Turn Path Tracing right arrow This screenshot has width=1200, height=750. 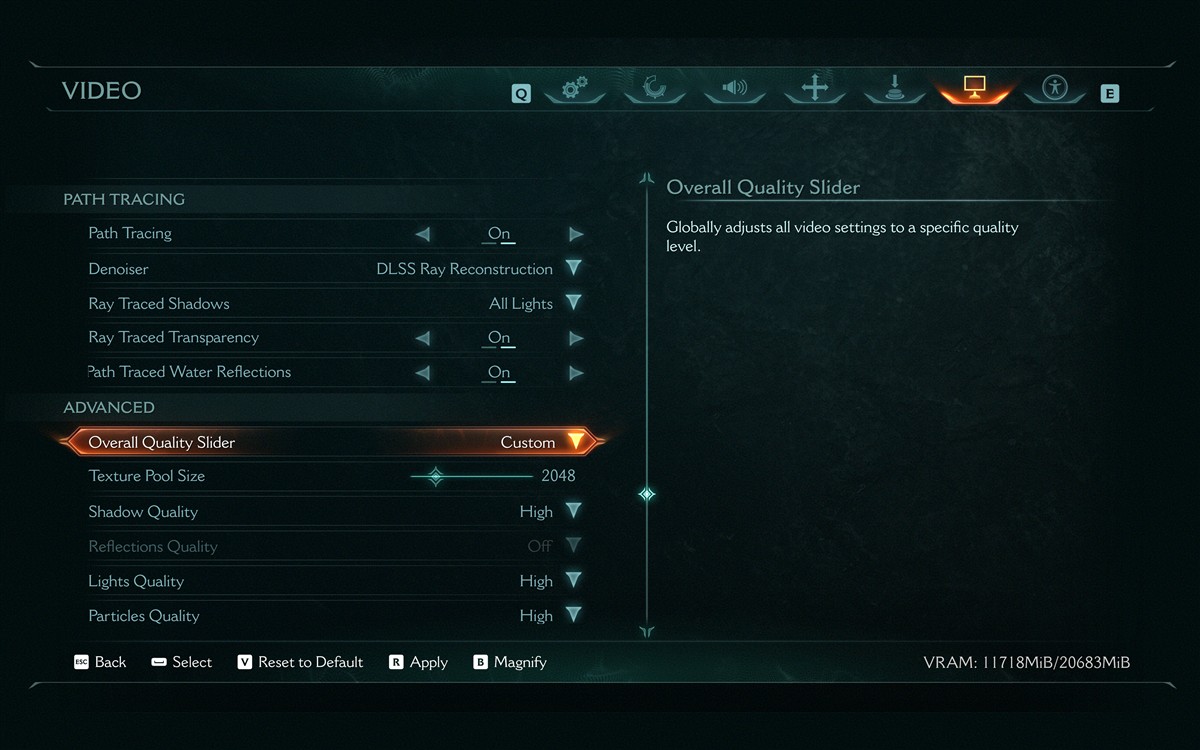click(576, 234)
